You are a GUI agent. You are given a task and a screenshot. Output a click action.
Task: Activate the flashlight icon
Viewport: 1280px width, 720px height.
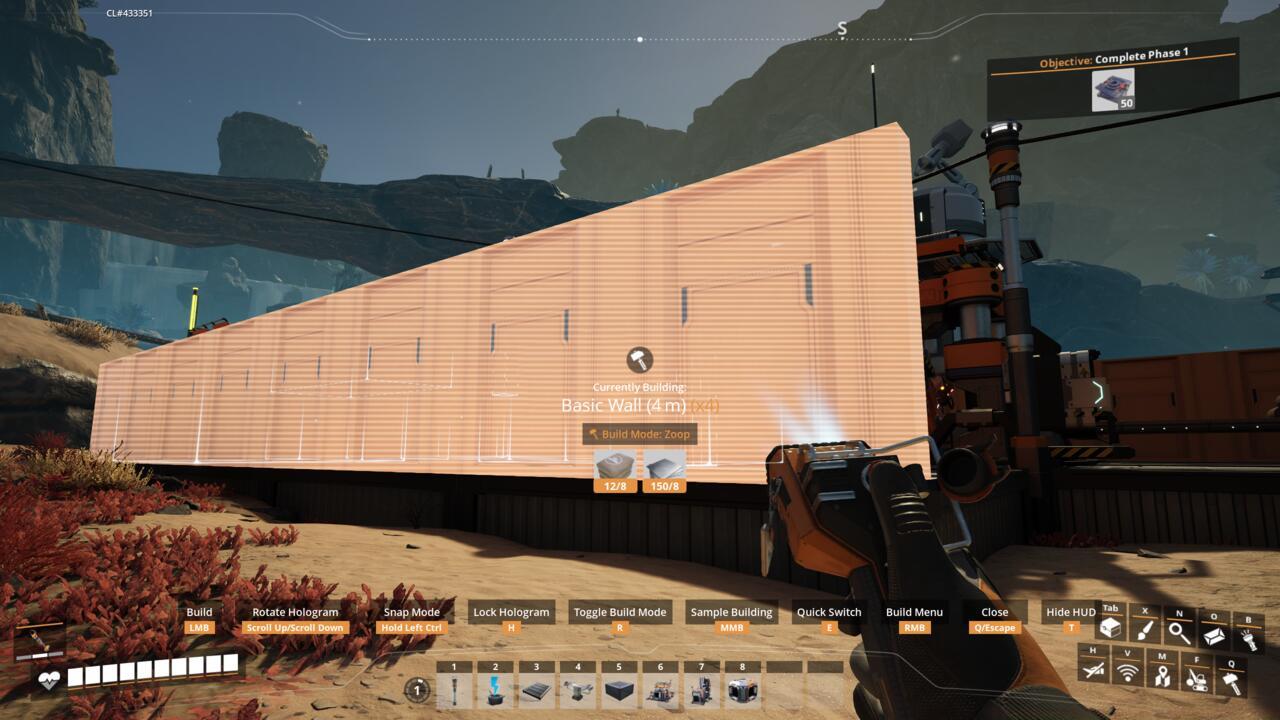click(x=1250, y=637)
